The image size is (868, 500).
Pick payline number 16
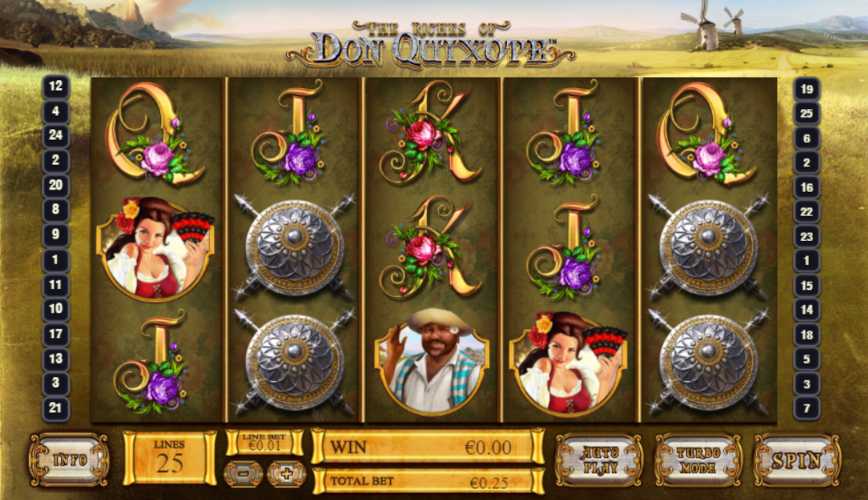[x=806, y=186]
